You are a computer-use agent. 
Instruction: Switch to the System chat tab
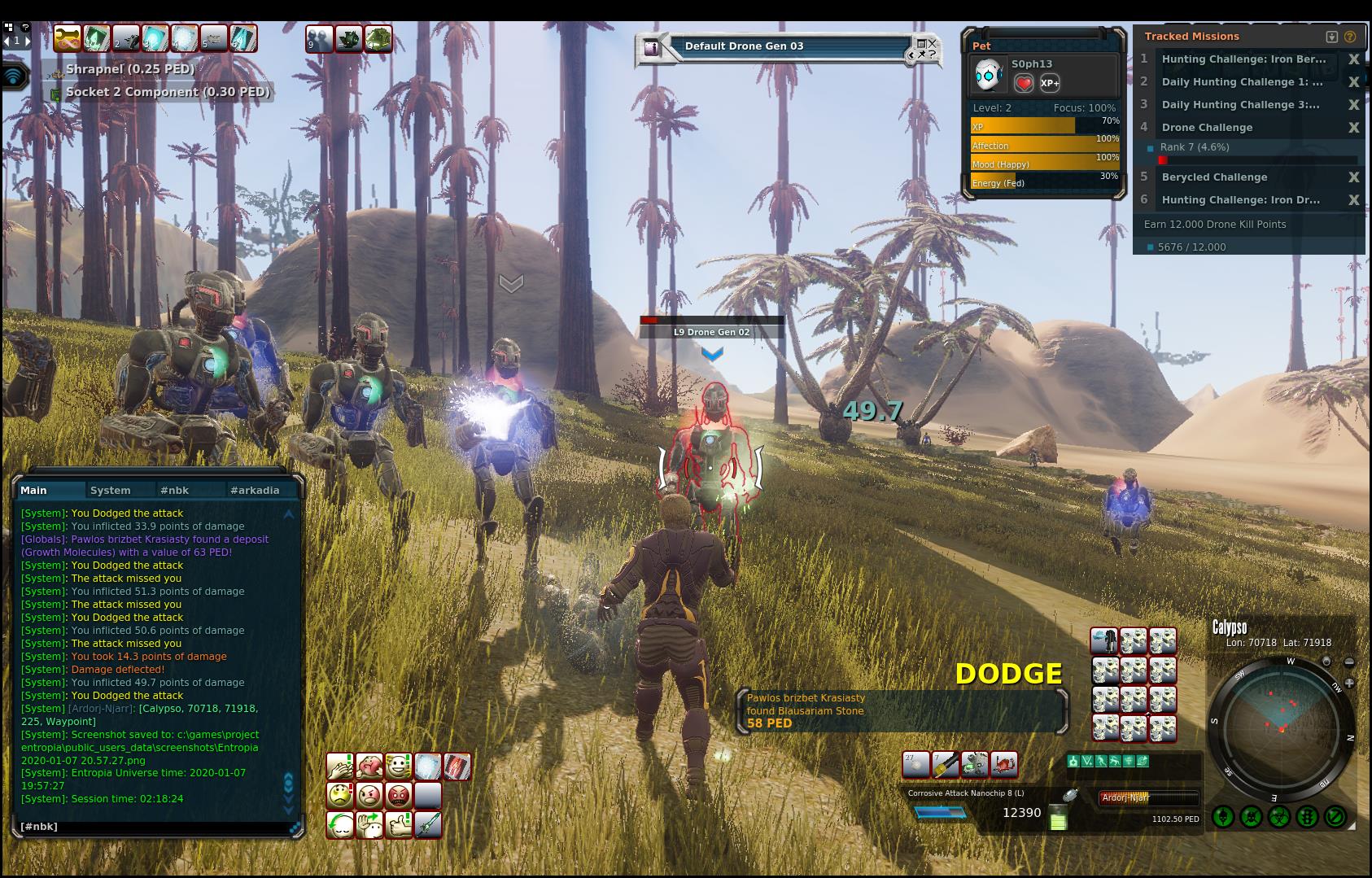pyautogui.click(x=111, y=490)
